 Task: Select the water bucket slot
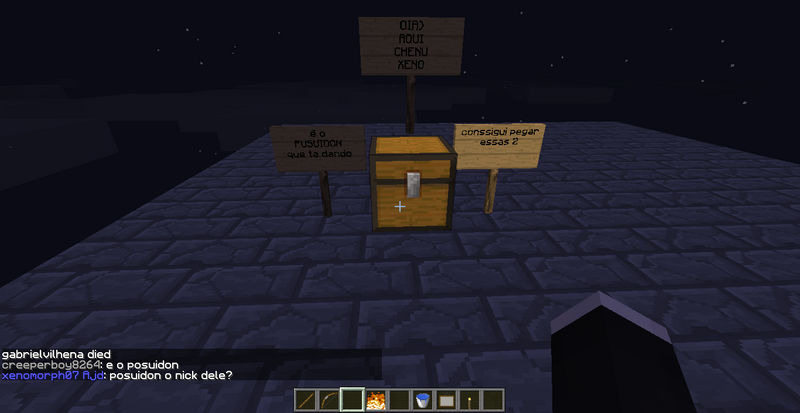pos(423,400)
